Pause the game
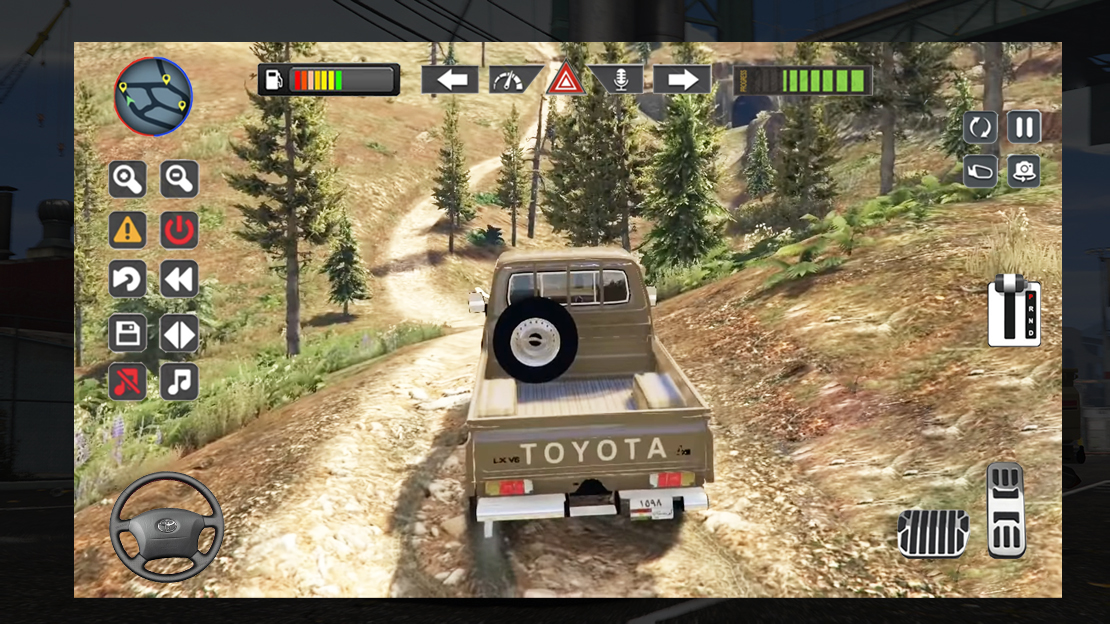The width and height of the screenshot is (1110, 624). coord(1024,127)
